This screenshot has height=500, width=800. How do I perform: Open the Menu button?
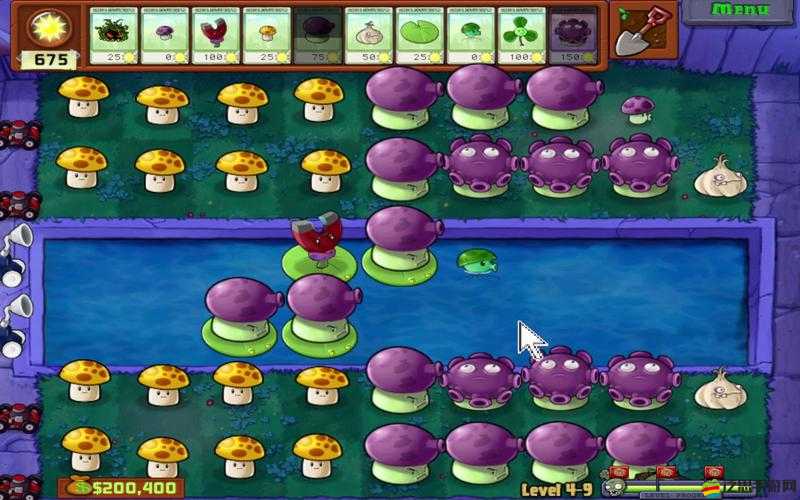(740, 10)
